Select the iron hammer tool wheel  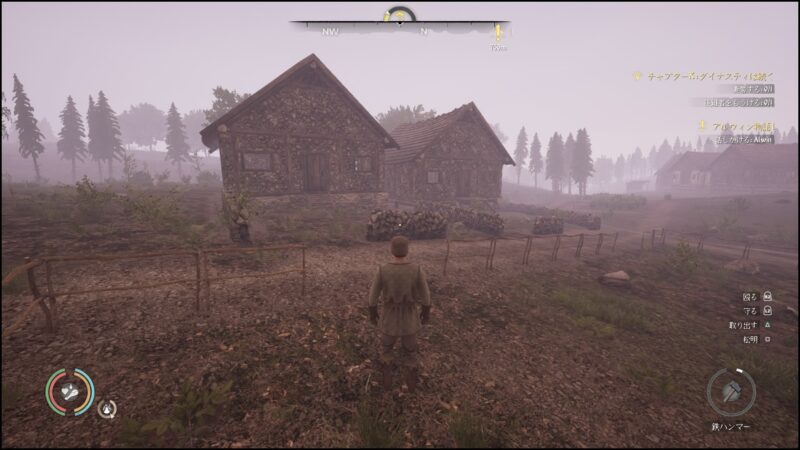pyautogui.click(x=730, y=392)
